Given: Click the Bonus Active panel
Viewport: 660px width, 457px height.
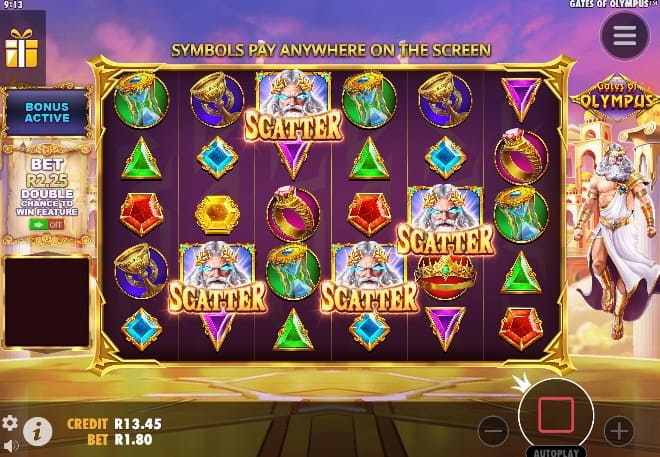Looking at the screenshot, I should pyautogui.click(x=47, y=111).
